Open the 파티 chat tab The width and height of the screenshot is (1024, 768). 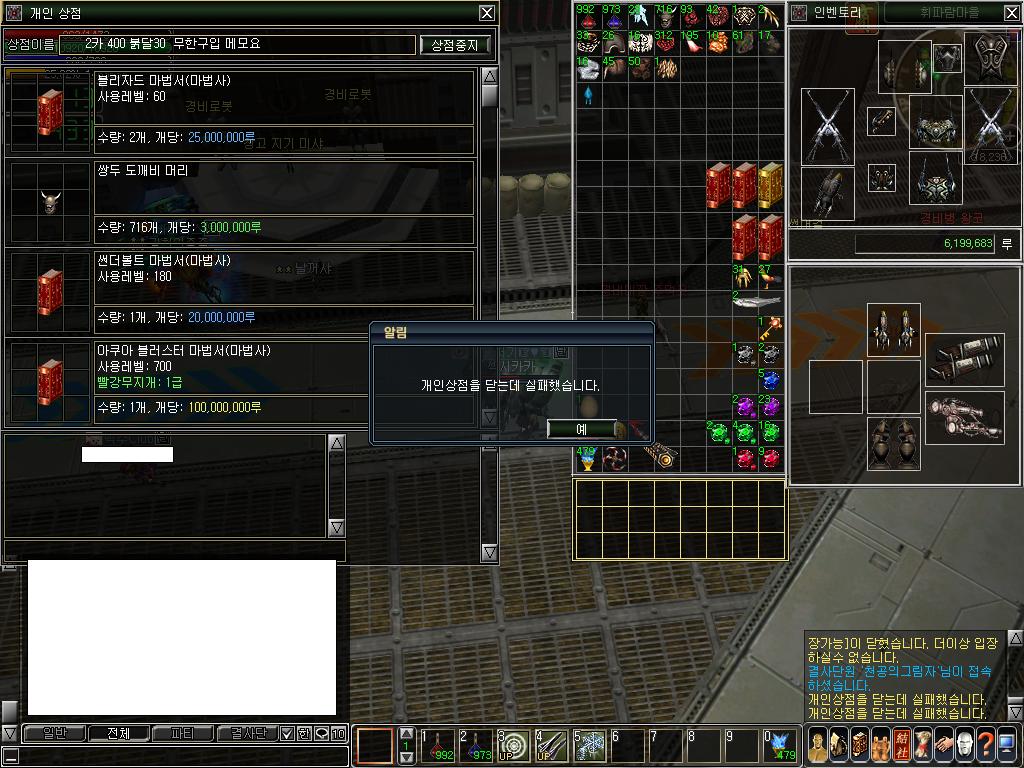pos(183,734)
